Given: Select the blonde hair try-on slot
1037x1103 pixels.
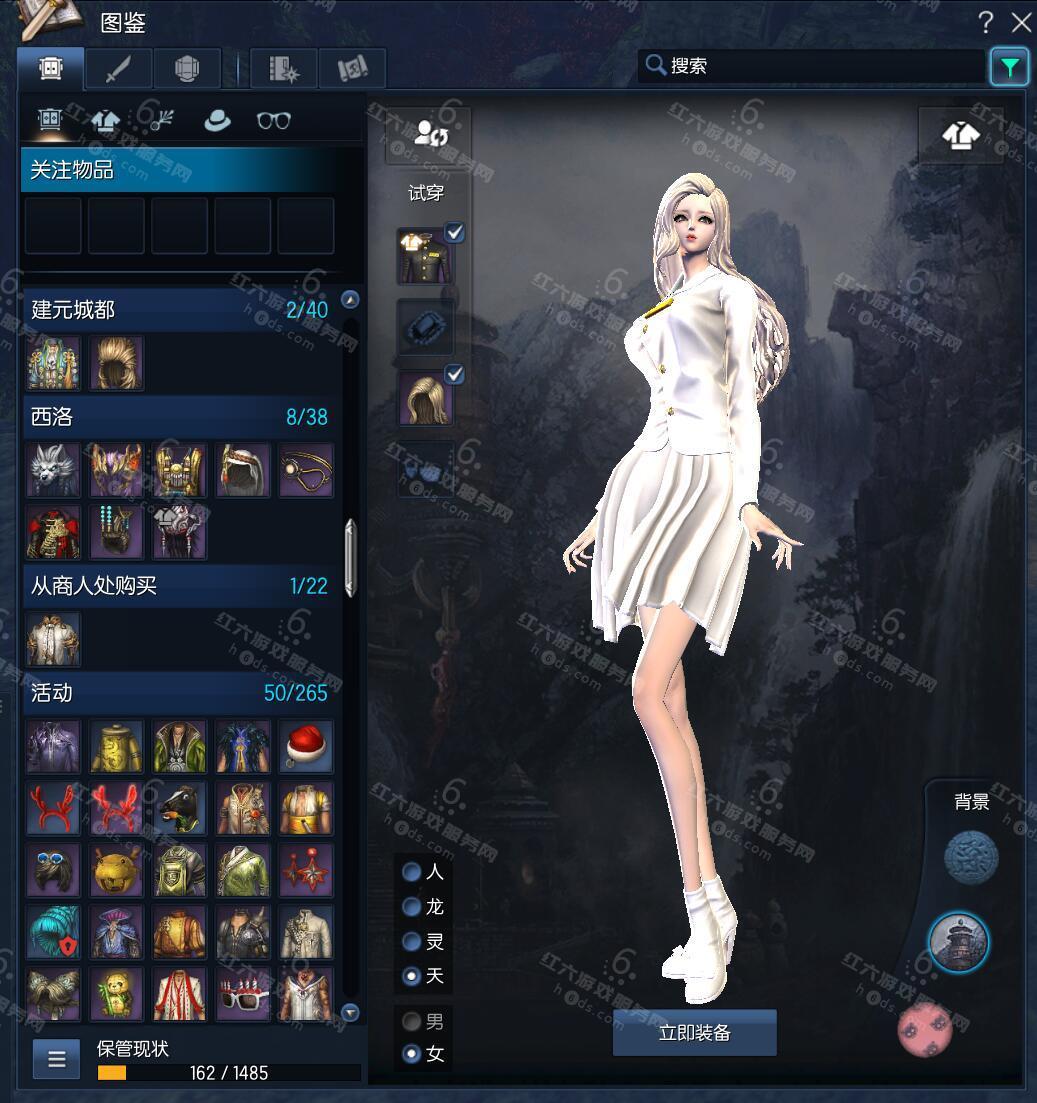Looking at the screenshot, I should click(x=425, y=398).
